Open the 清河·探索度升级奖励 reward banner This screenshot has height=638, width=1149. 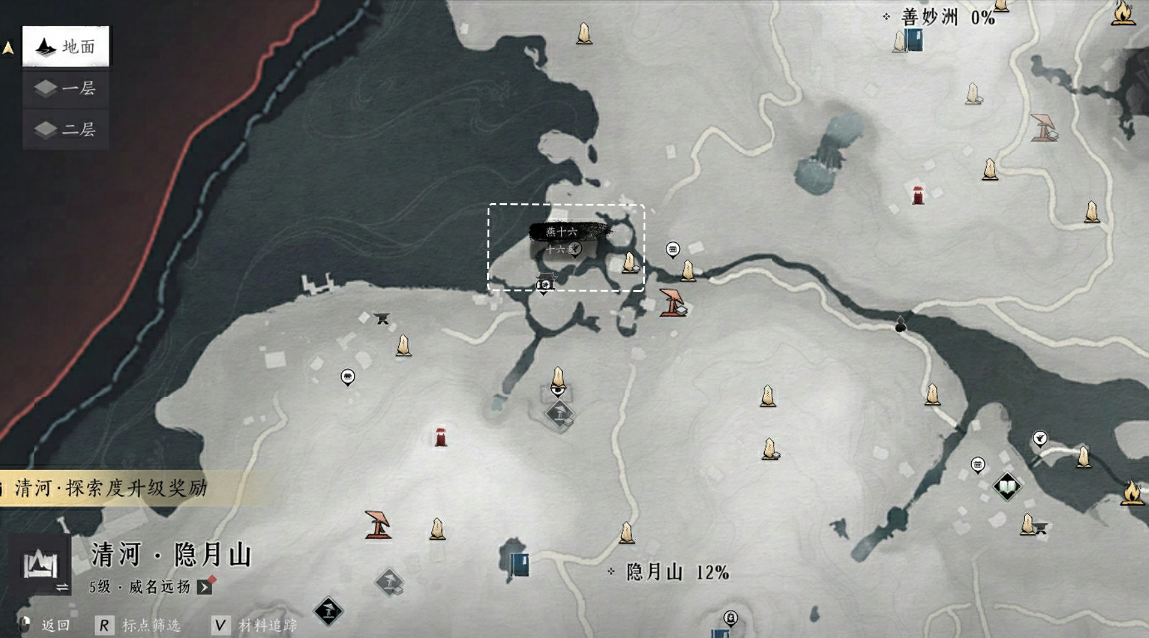point(110,488)
